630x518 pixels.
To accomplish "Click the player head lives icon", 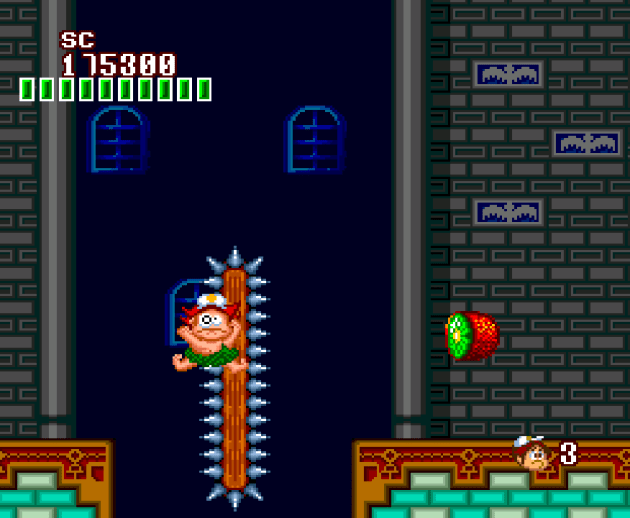I will (531, 454).
